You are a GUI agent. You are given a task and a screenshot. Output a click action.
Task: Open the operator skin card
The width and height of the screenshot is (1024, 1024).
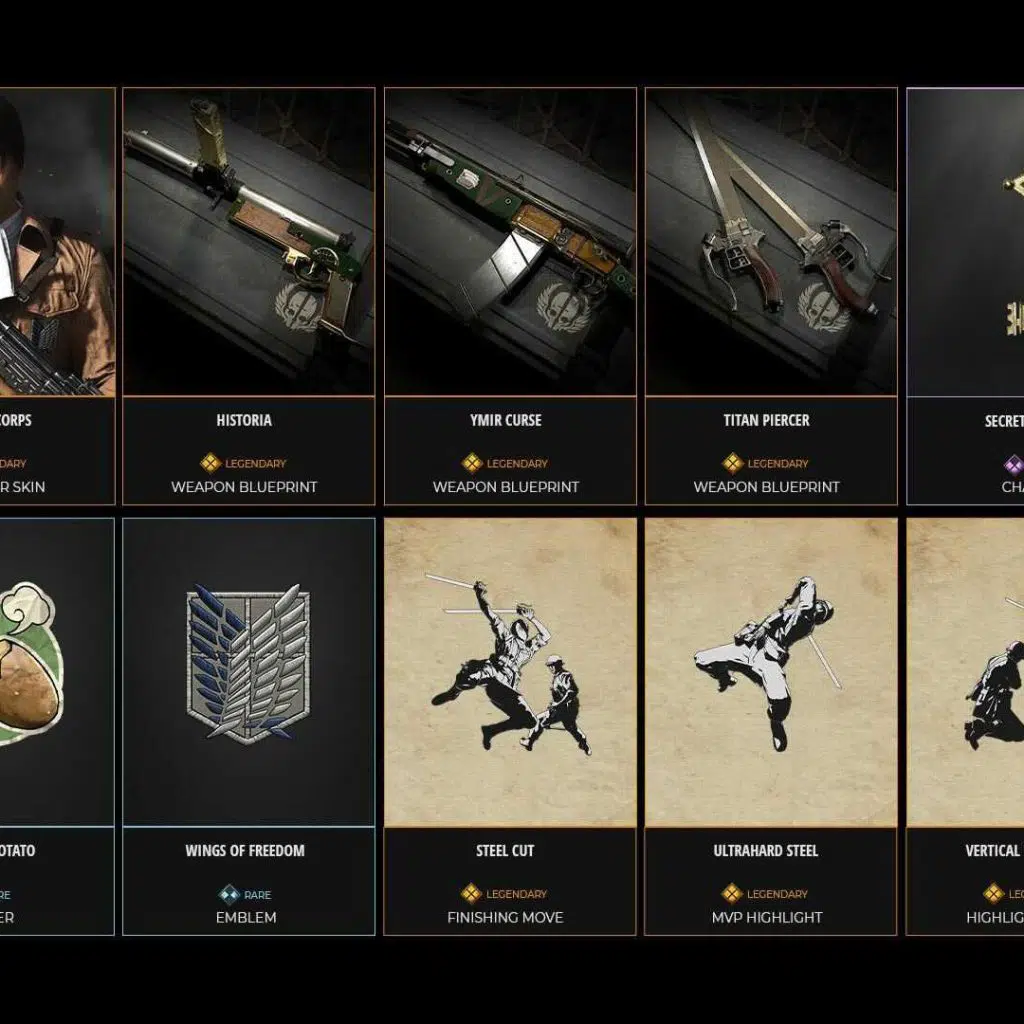click(x=57, y=296)
